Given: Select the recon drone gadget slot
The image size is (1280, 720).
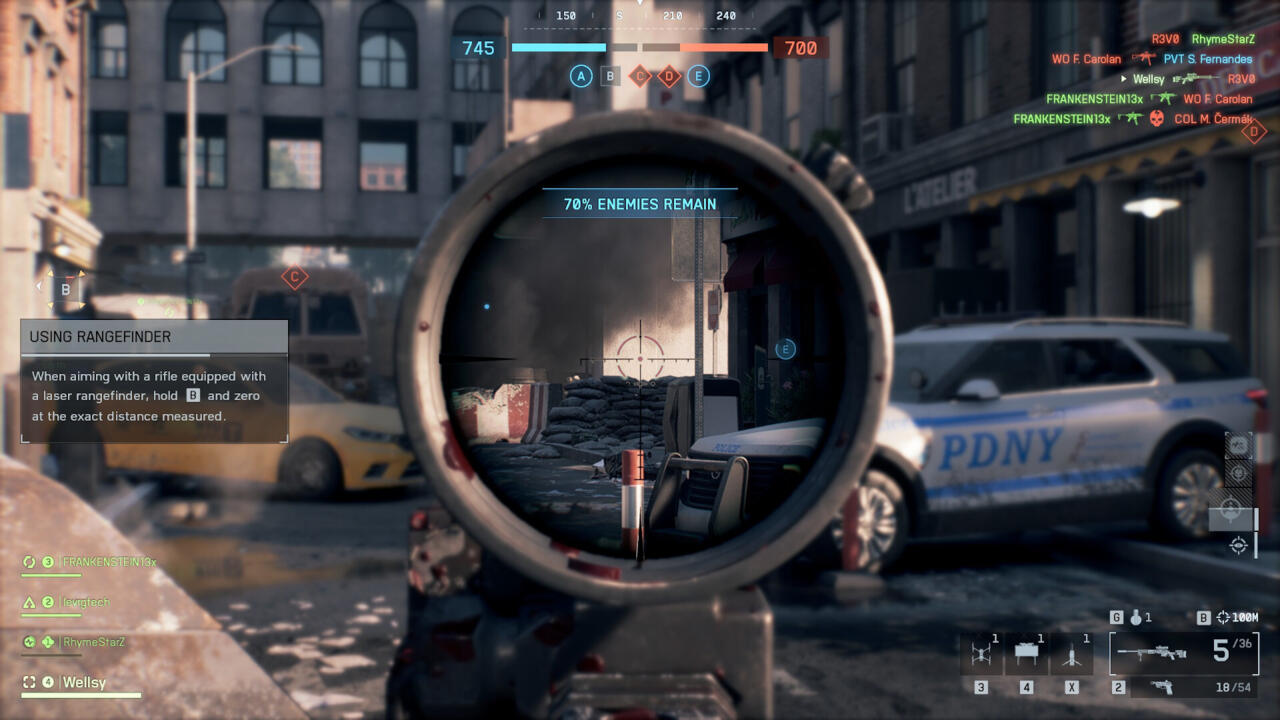Looking at the screenshot, I should click(x=980, y=655).
